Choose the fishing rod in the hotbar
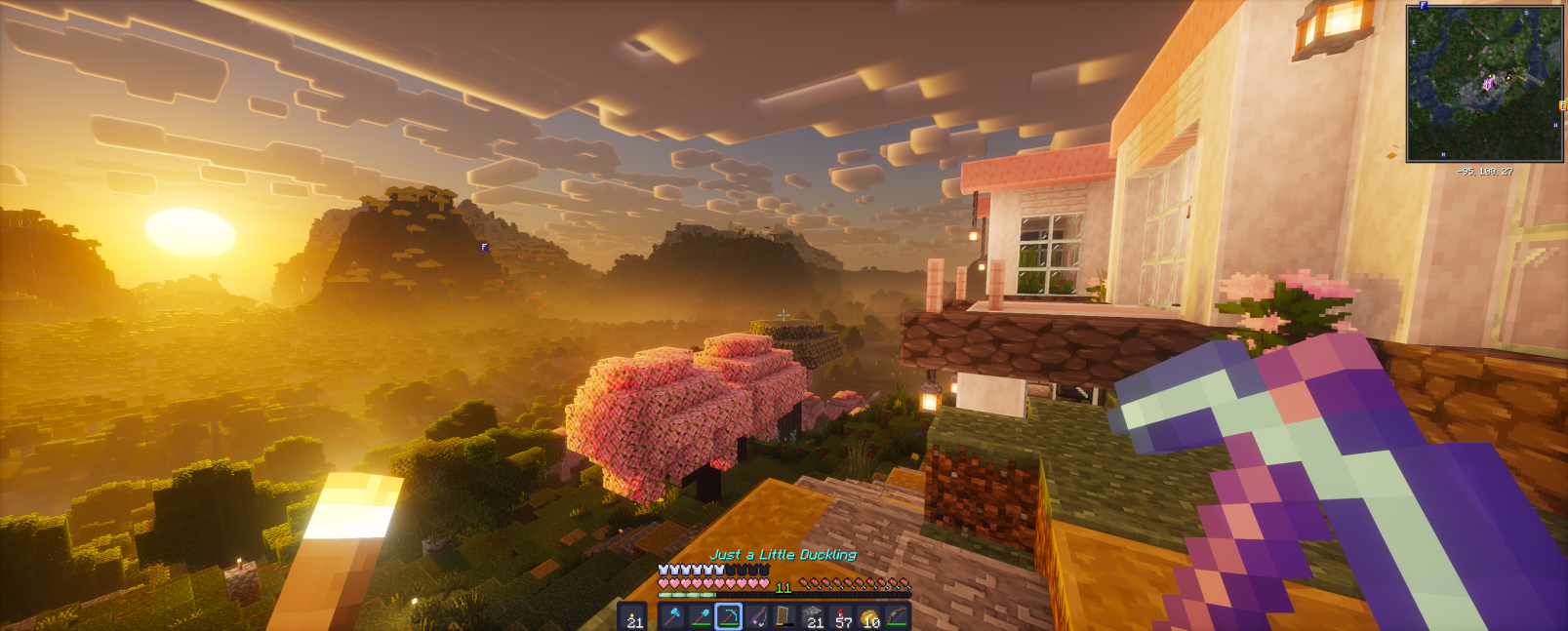Screen dimensions: 1568x631 757,616
